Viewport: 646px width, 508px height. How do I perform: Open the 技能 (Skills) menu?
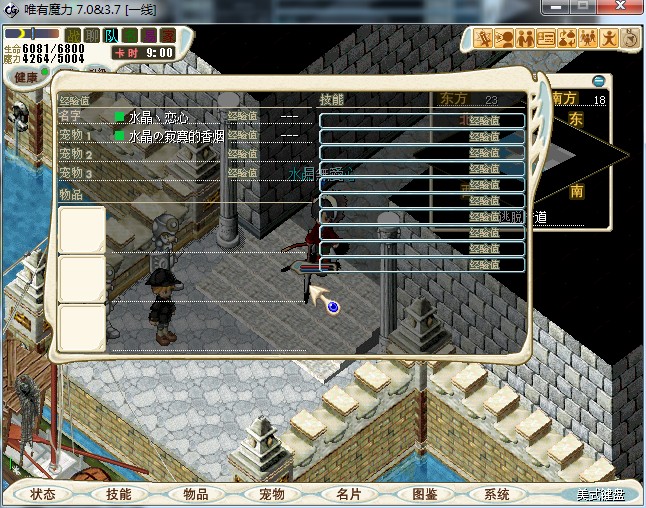(119, 494)
